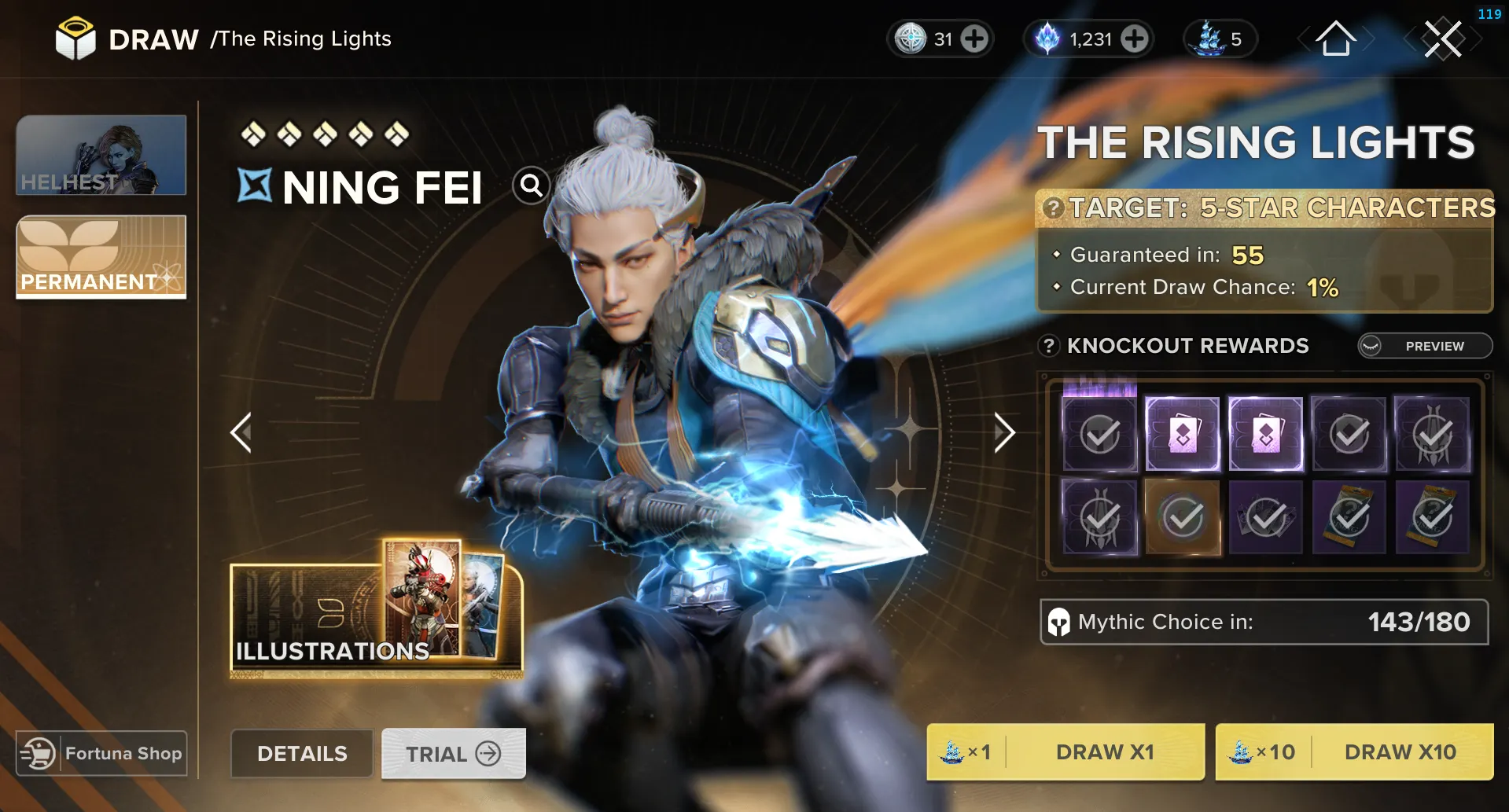The height and width of the screenshot is (812, 1509).
Task: Select the Permanent banner tab
Action: coord(101,257)
